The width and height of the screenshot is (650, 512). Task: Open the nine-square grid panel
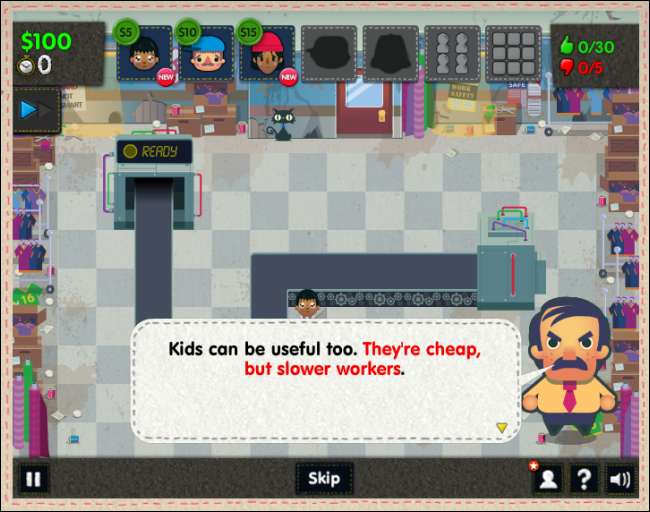point(512,54)
